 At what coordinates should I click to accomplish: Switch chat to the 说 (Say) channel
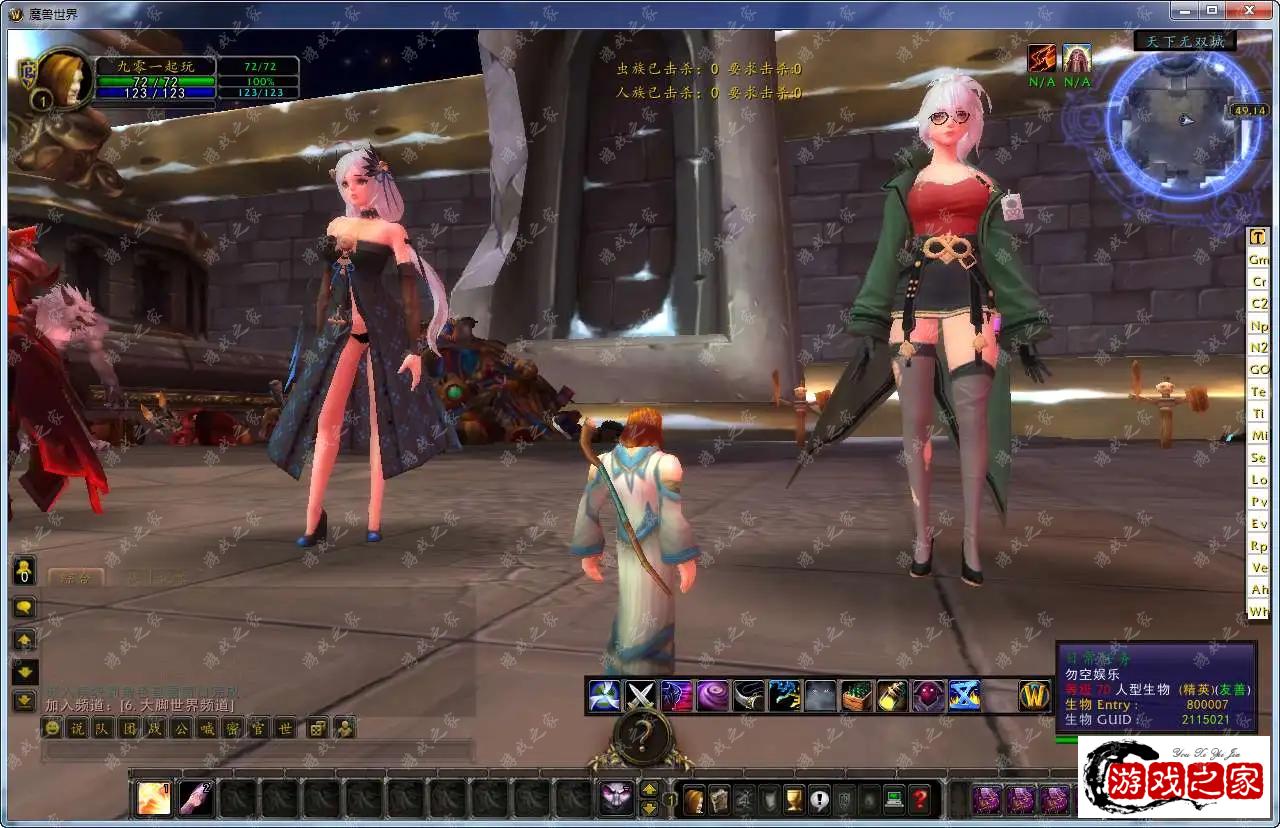pos(77,728)
